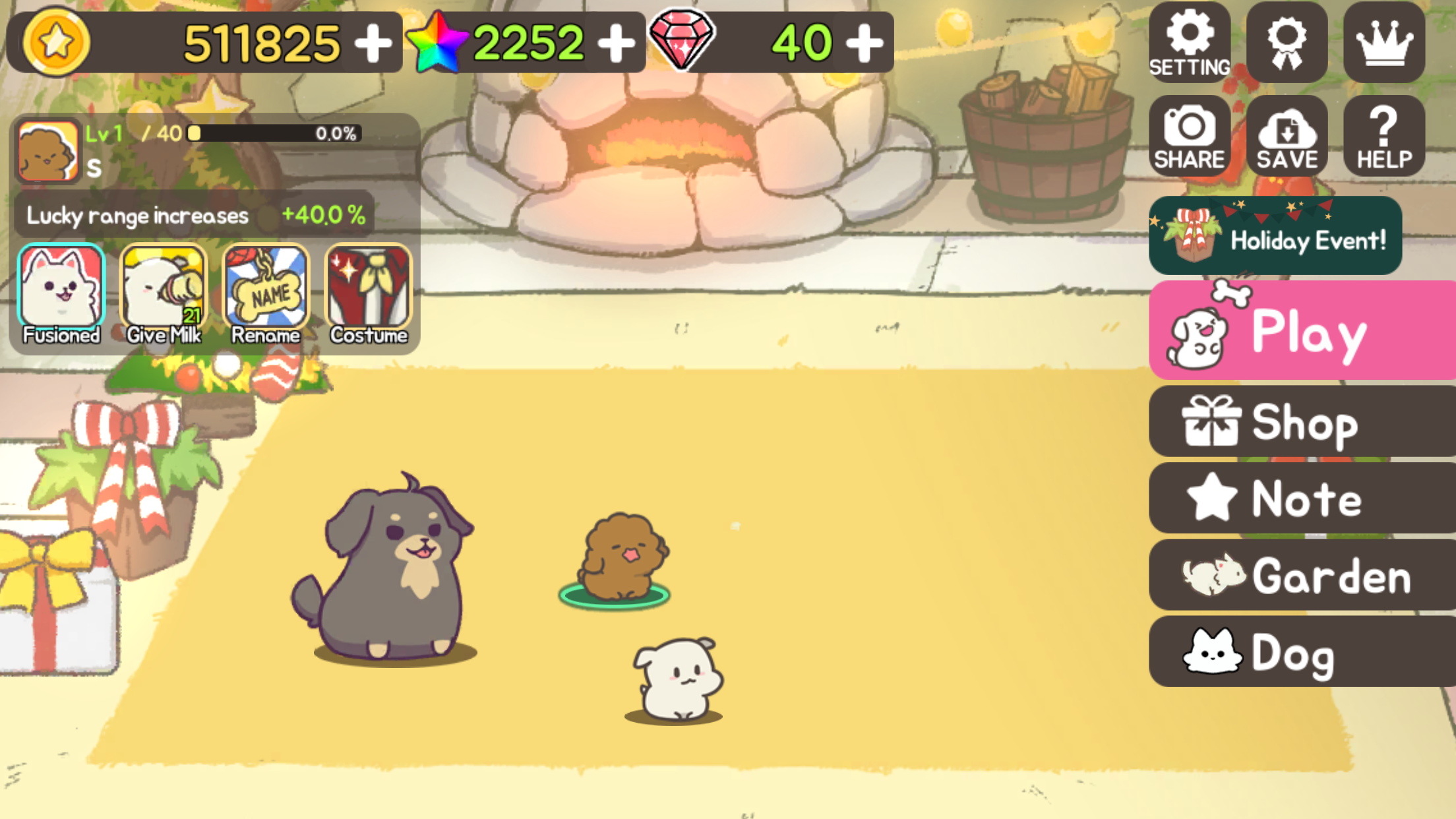The height and width of the screenshot is (819, 1456).
Task: Open the Settings menu
Action: click(x=1189, y=42)
